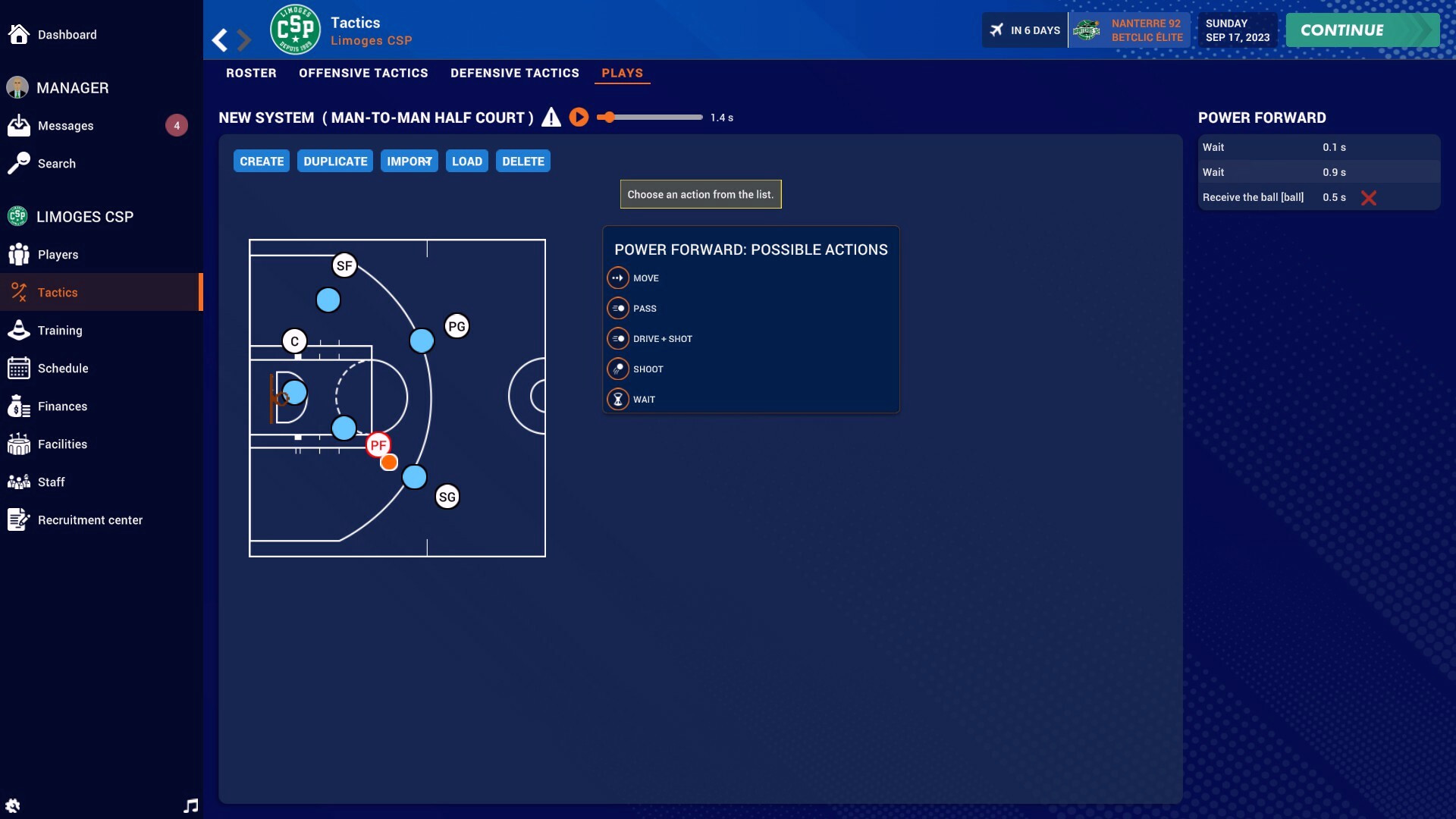Open the Finances section
Screen dimensions: 1456x819
62,406
